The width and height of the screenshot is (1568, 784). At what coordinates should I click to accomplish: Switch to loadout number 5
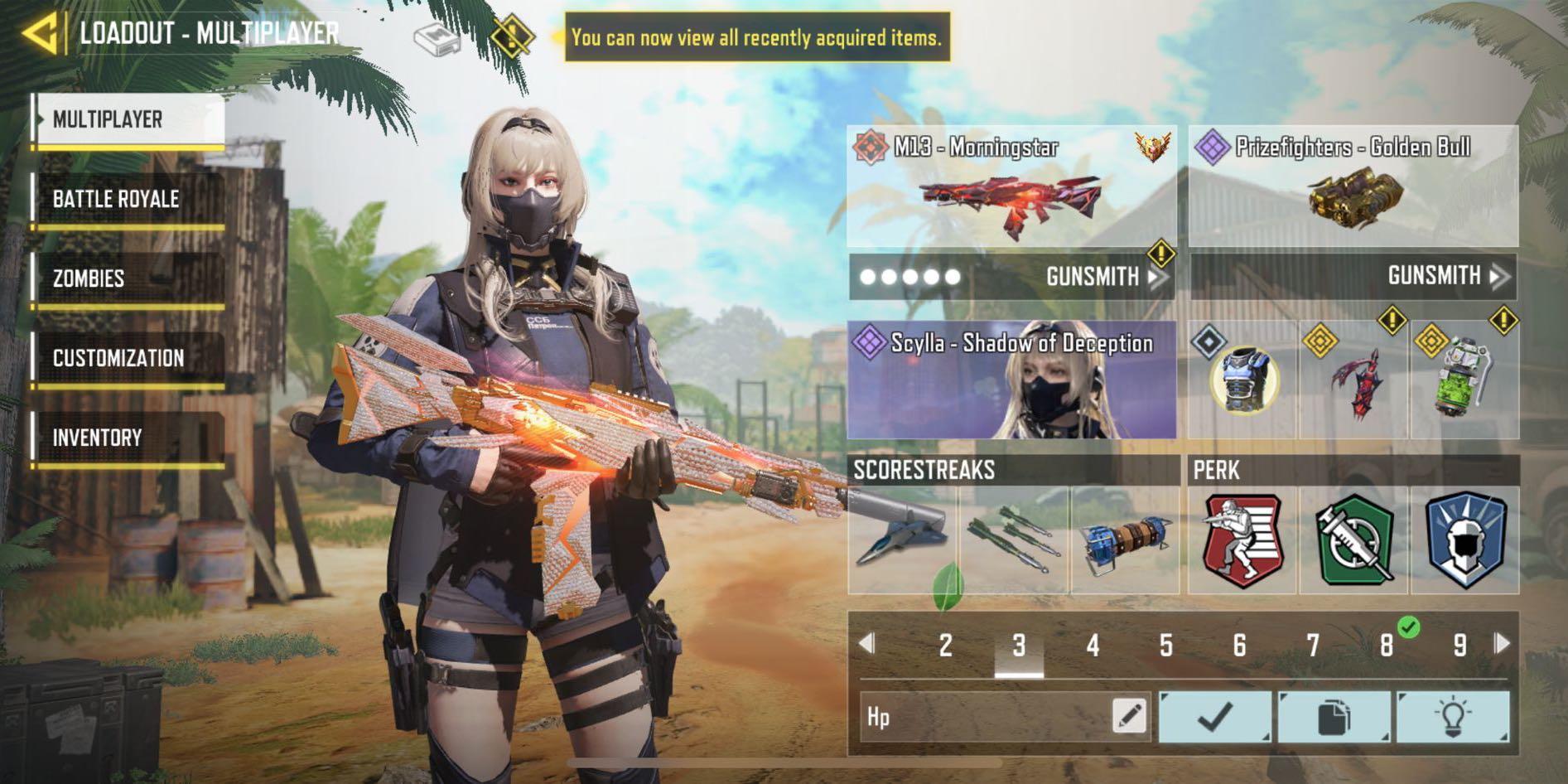[1165, 645]
